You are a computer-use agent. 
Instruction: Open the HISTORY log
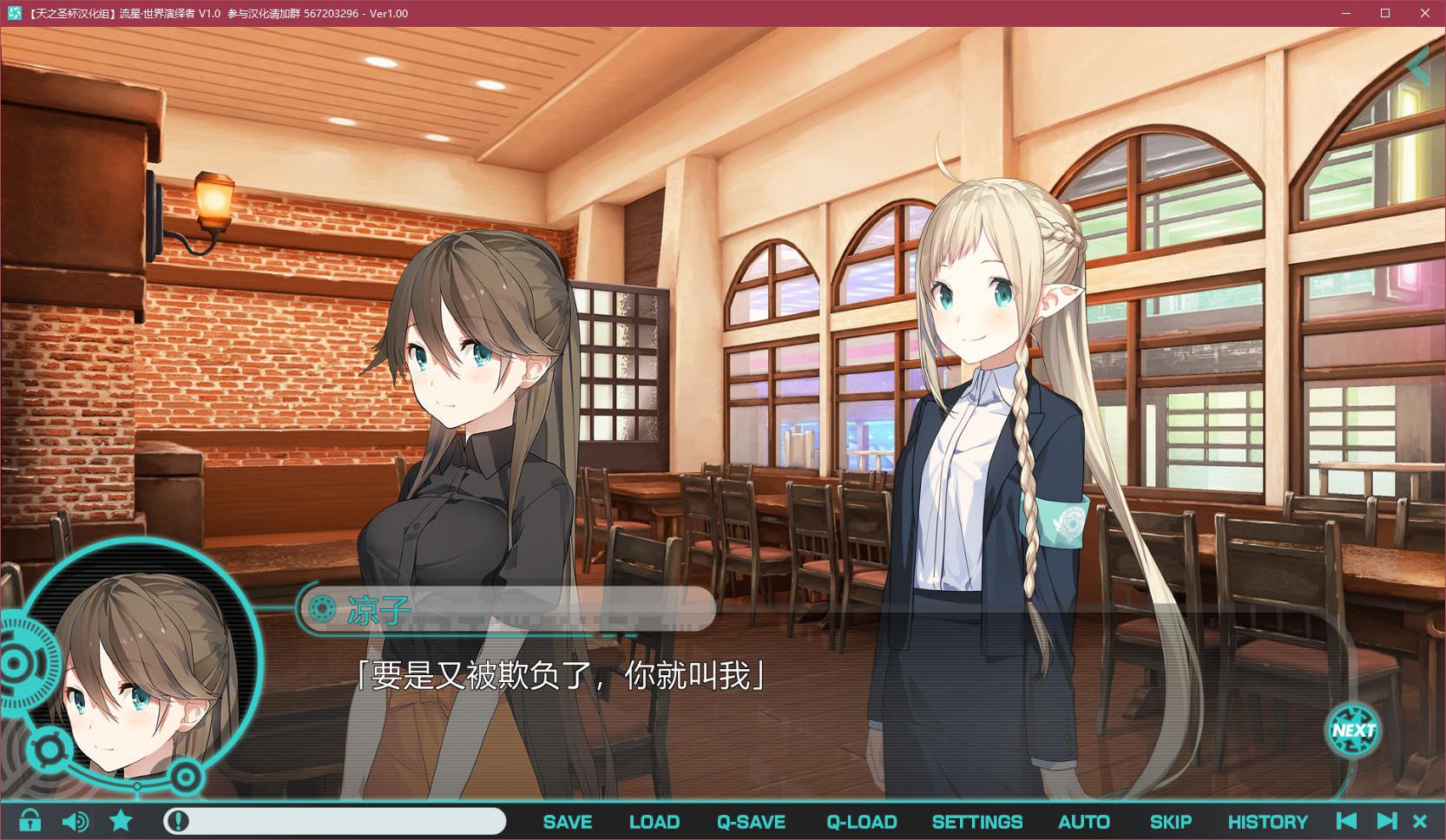1268,821
